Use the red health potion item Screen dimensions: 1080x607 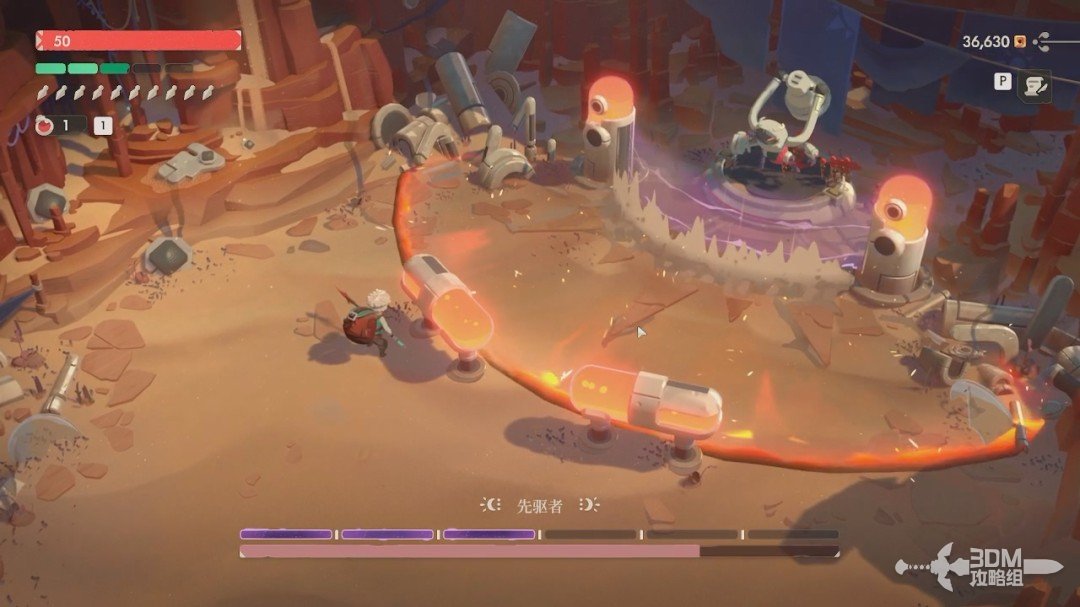[45, 126]
